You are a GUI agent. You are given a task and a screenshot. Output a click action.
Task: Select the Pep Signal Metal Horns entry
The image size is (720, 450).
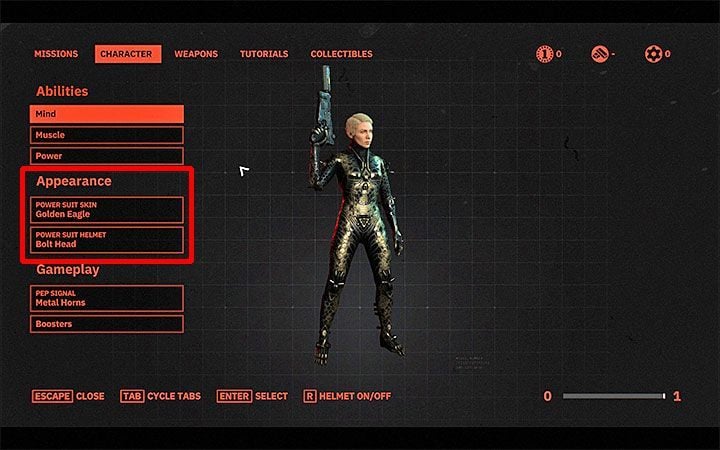107,298
